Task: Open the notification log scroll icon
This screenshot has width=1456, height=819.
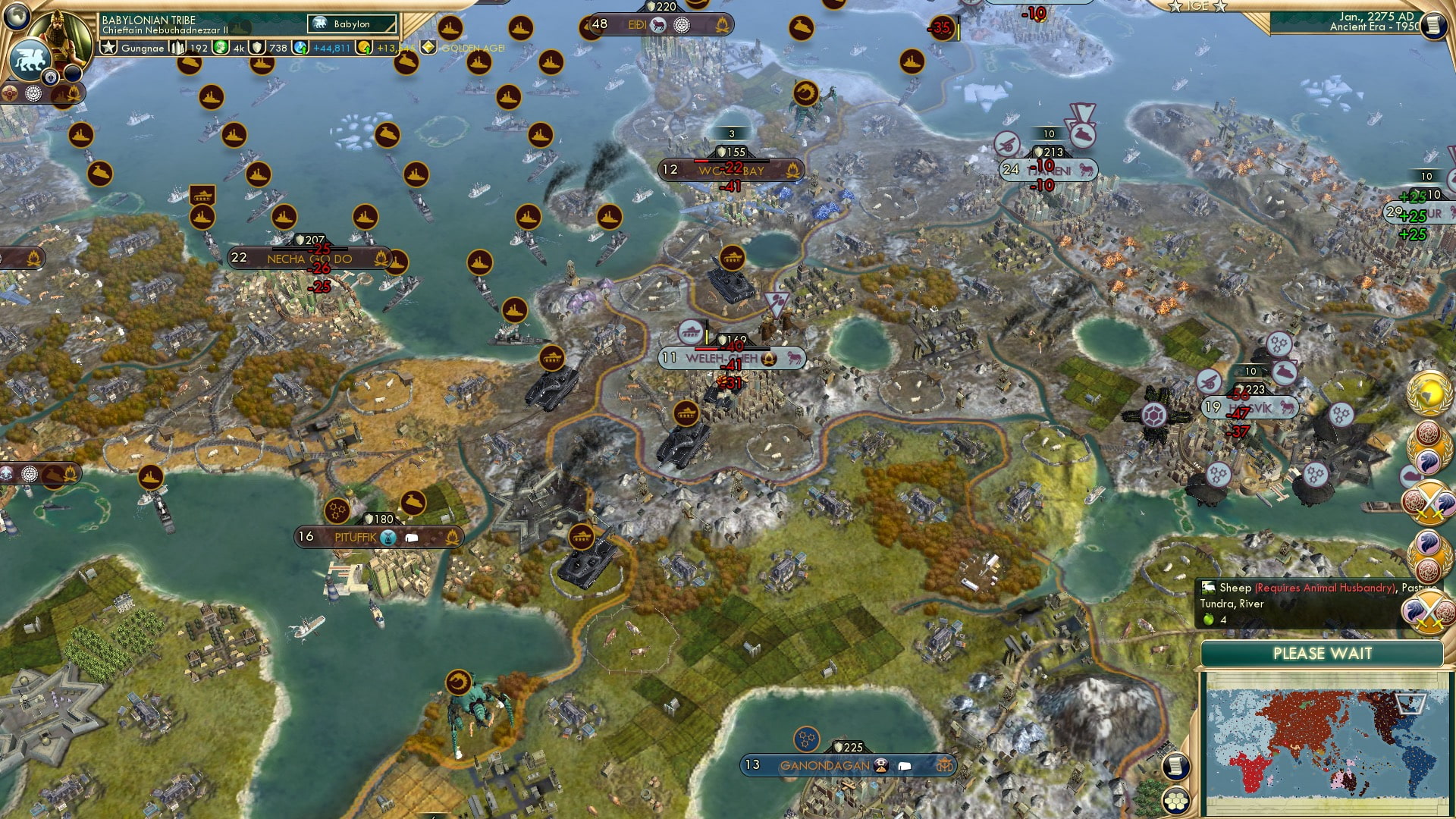Action: 1175,767
